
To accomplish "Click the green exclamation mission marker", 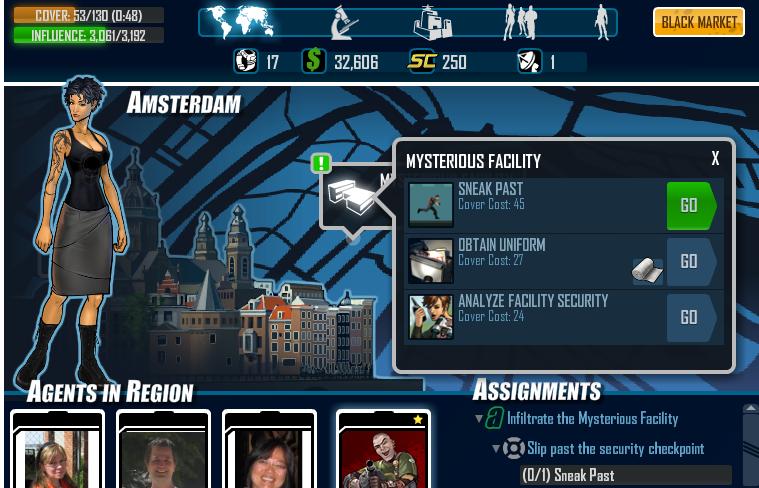I will [321, 163].
